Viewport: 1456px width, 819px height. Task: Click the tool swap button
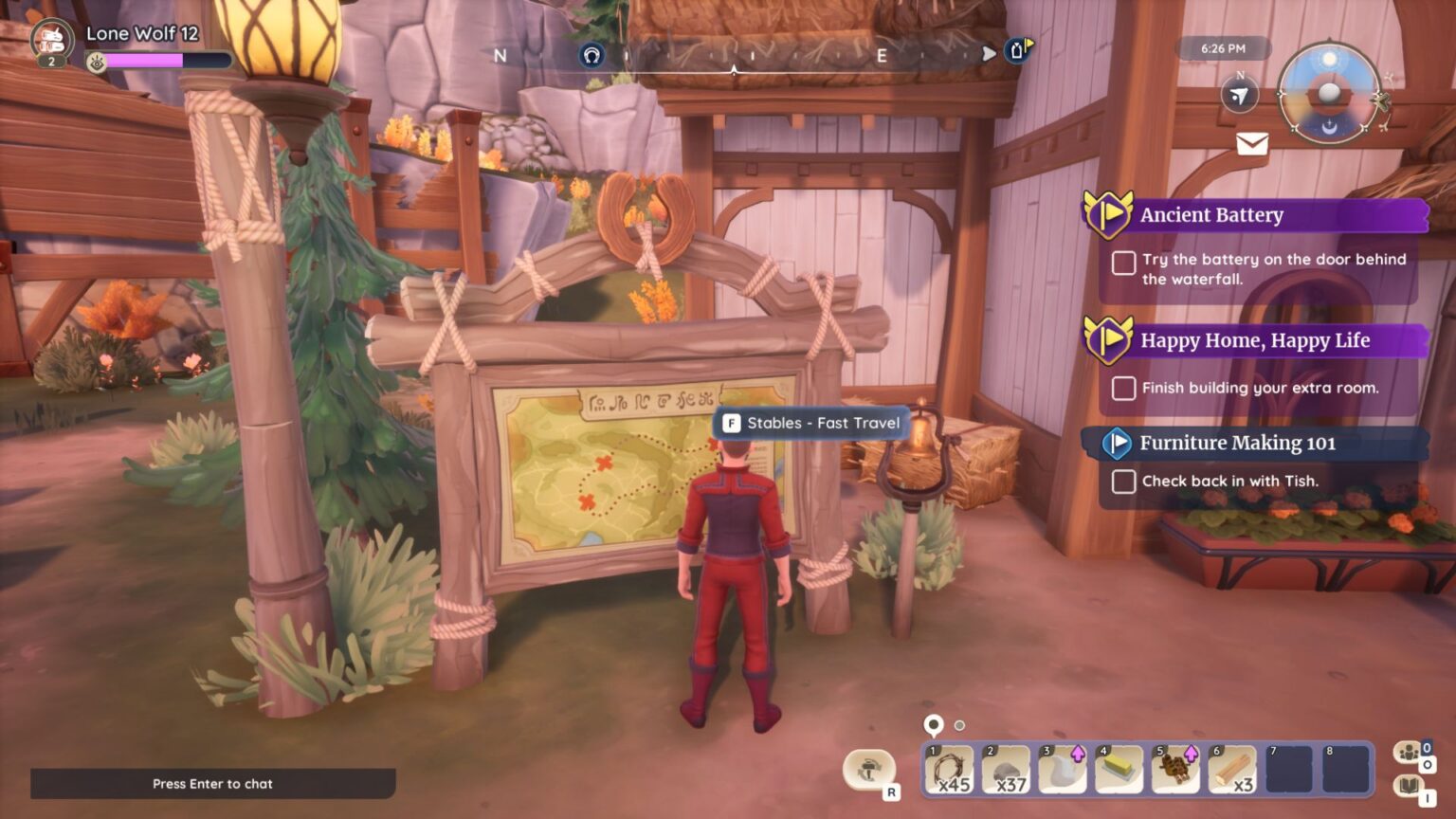[868, 771]
